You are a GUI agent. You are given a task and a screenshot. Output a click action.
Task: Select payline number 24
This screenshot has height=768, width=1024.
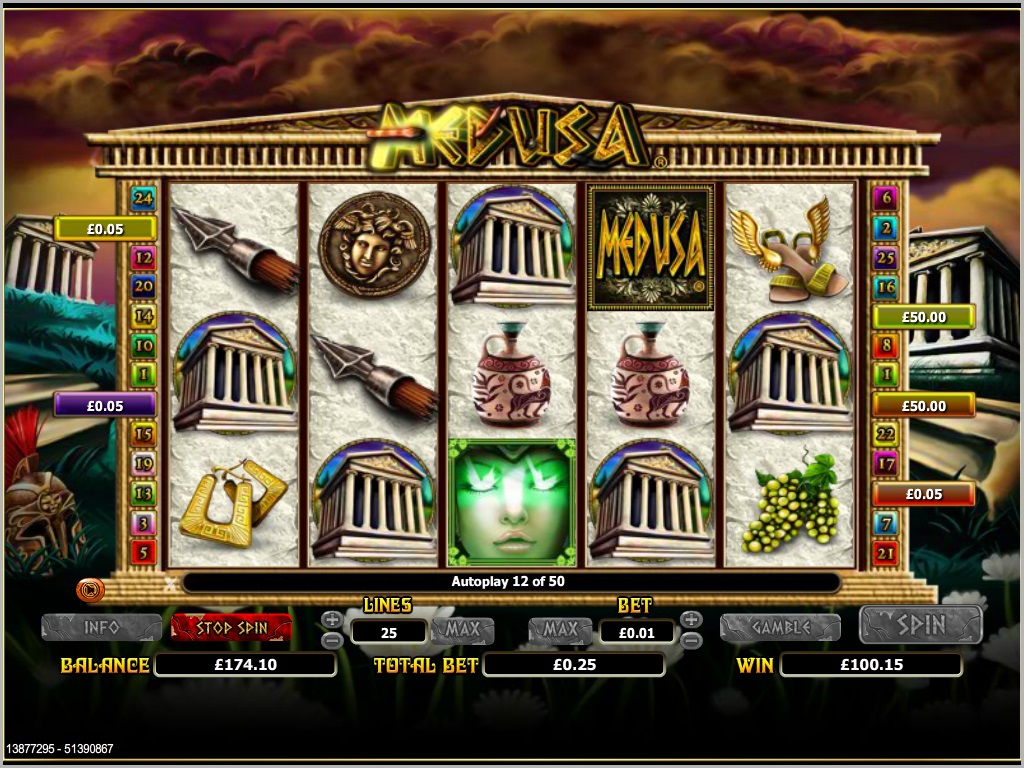coord(144,198)
